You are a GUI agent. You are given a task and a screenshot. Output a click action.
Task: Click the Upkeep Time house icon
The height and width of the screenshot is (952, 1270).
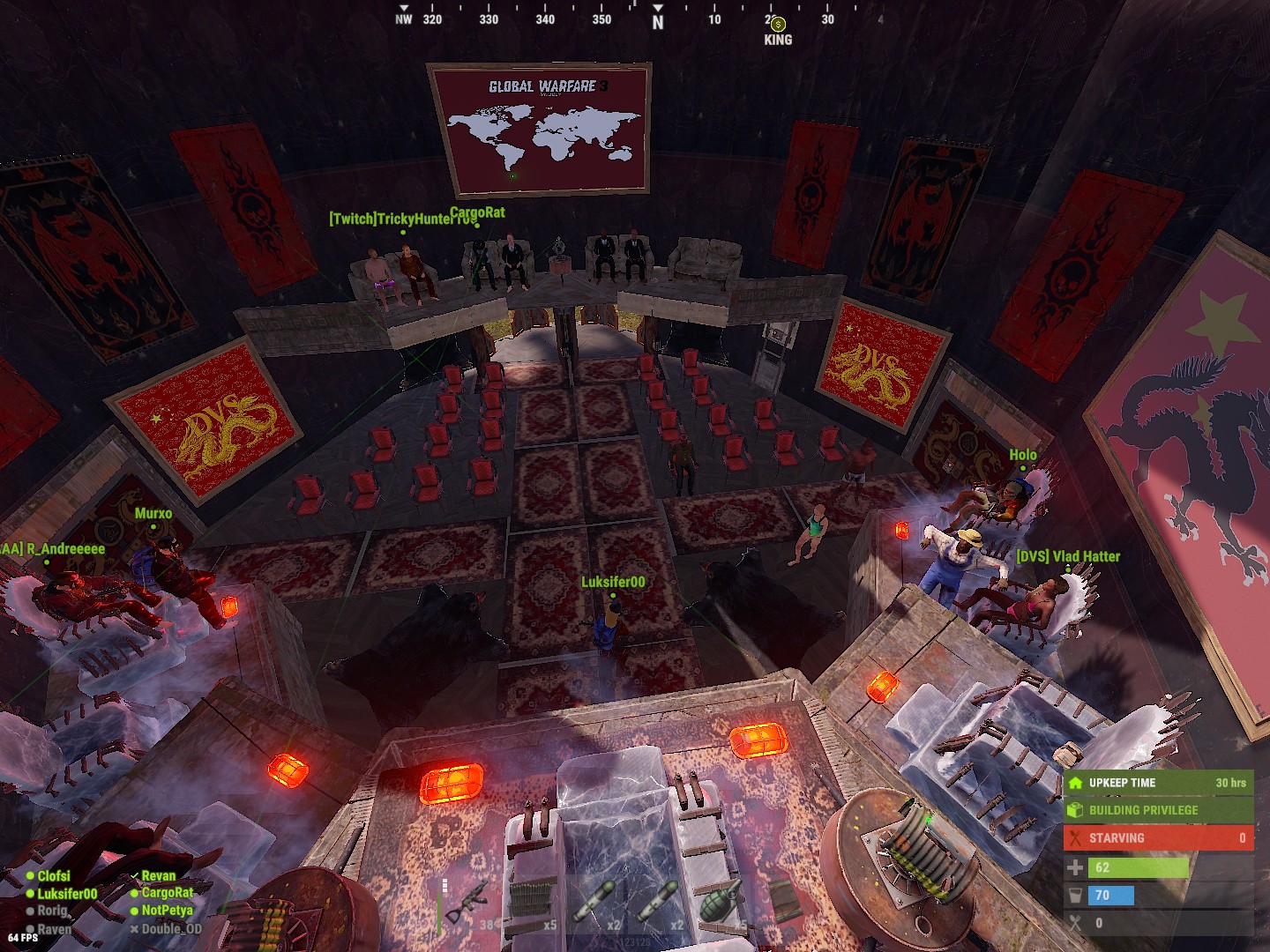(1077, 781)
